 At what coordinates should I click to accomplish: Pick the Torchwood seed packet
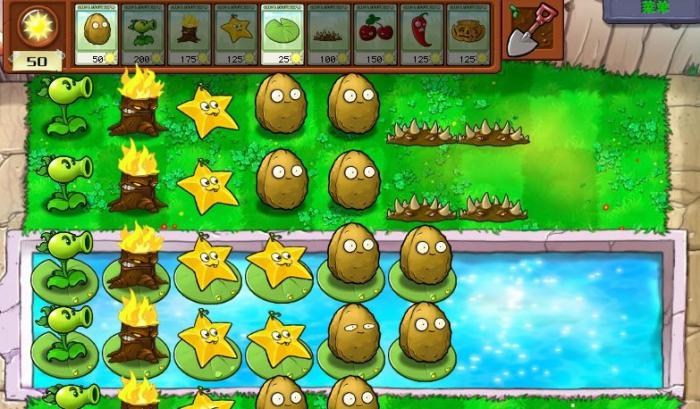pyautogui.click(x=189, y=35)
